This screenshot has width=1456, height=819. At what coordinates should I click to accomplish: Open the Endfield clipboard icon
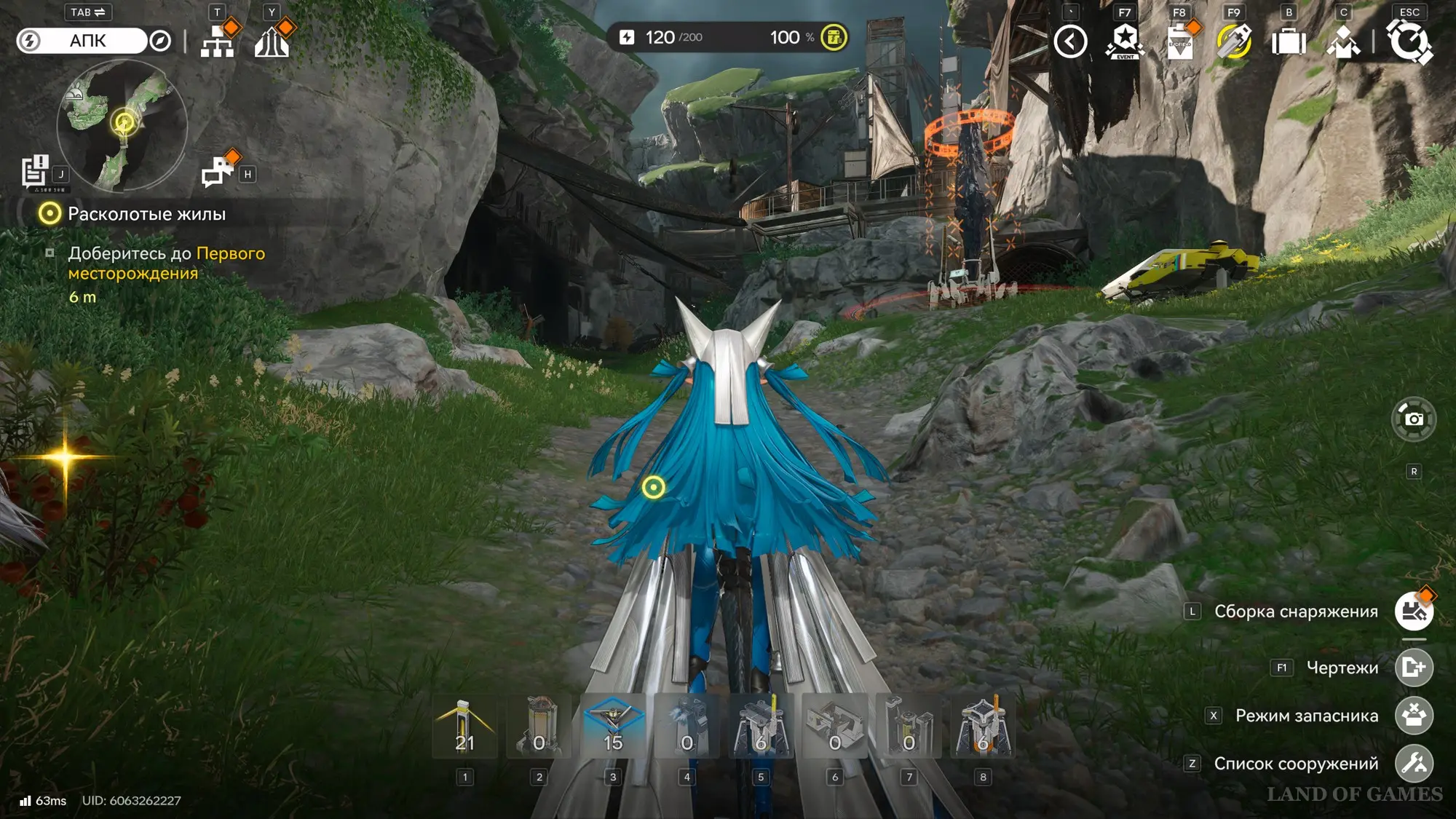(1179, 41)
